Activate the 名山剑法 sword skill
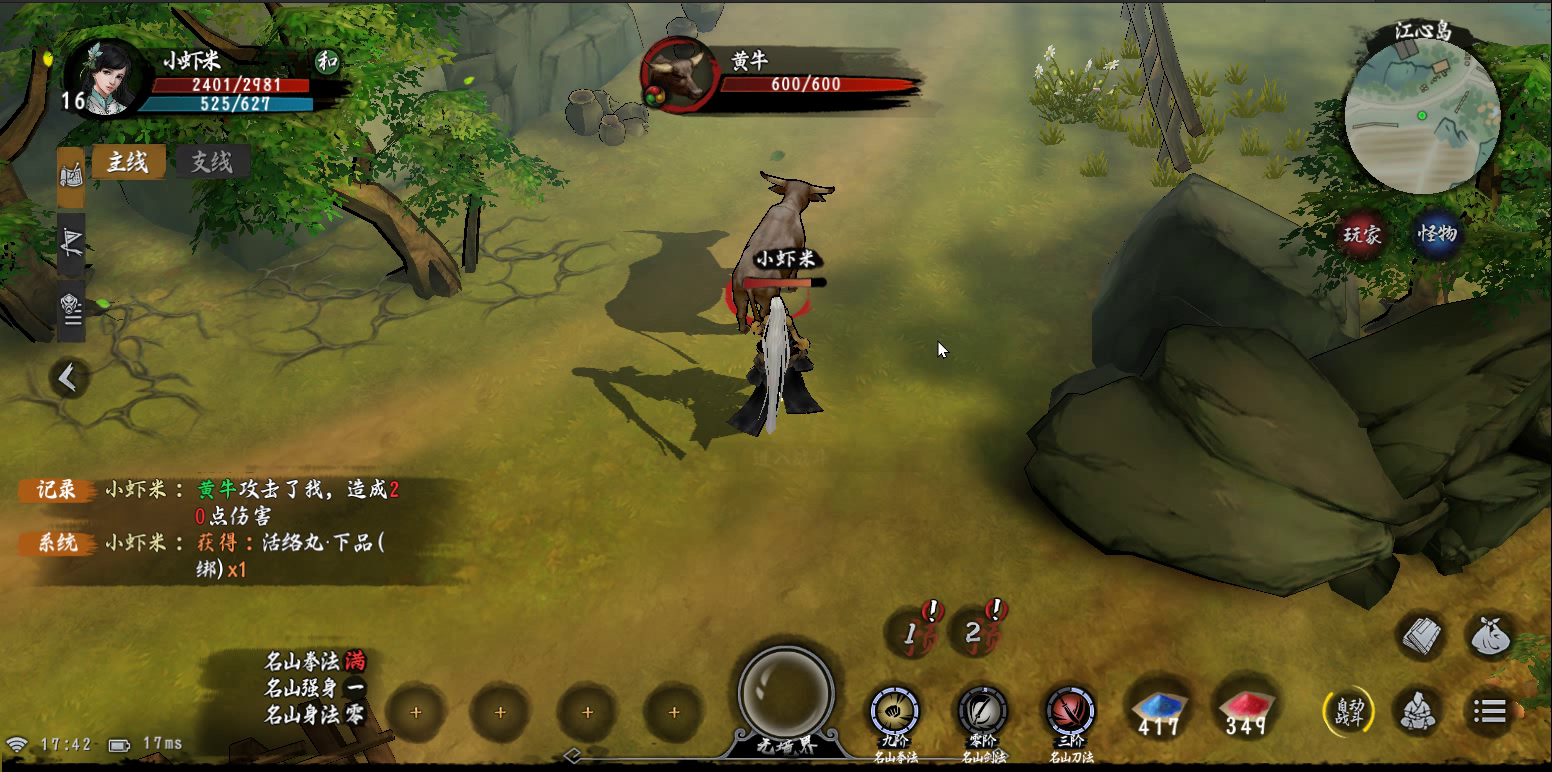 point(982,712)
